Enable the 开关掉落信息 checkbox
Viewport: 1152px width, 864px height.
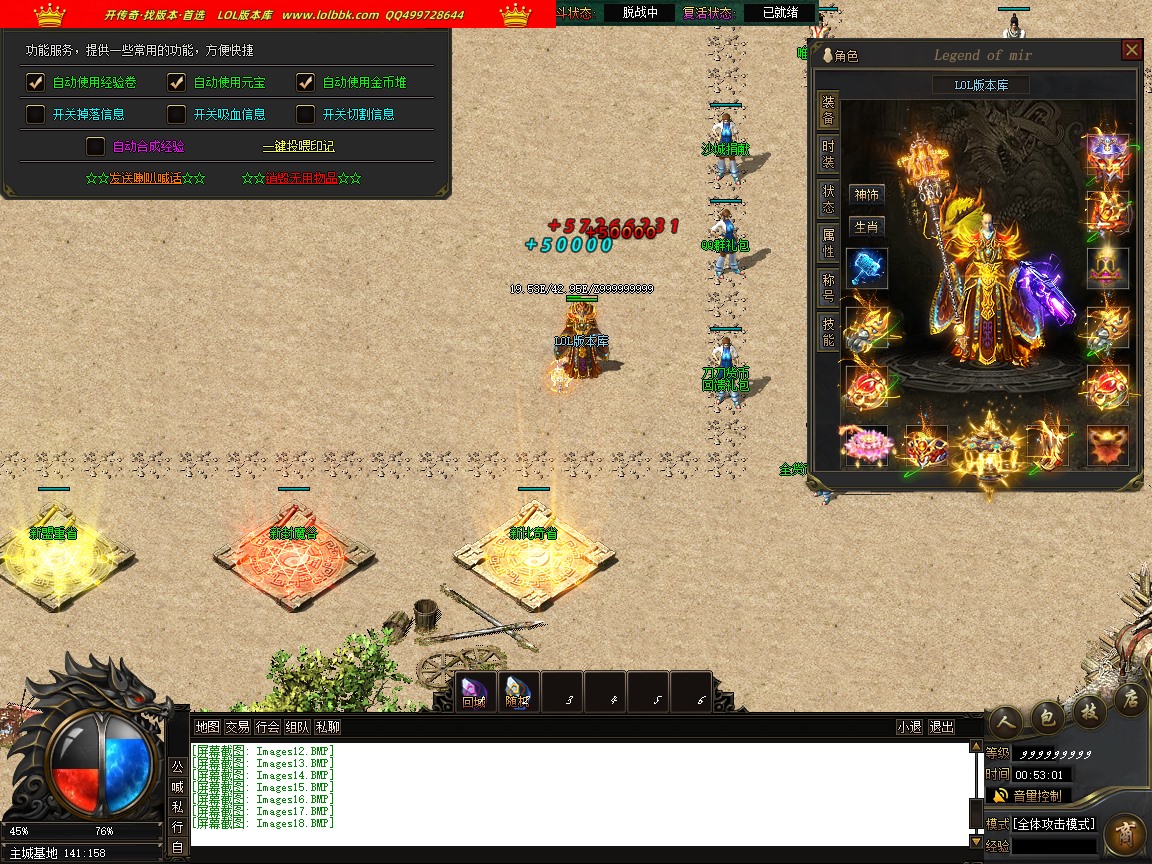(x=35, y=114)
